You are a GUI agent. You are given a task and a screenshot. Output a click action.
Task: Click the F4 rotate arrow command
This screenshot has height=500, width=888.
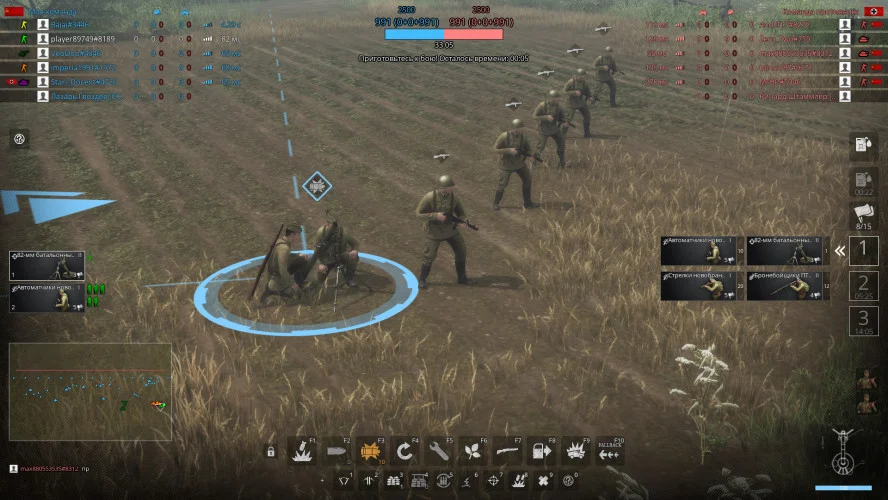pyautogui.click(x=405, y=452)
